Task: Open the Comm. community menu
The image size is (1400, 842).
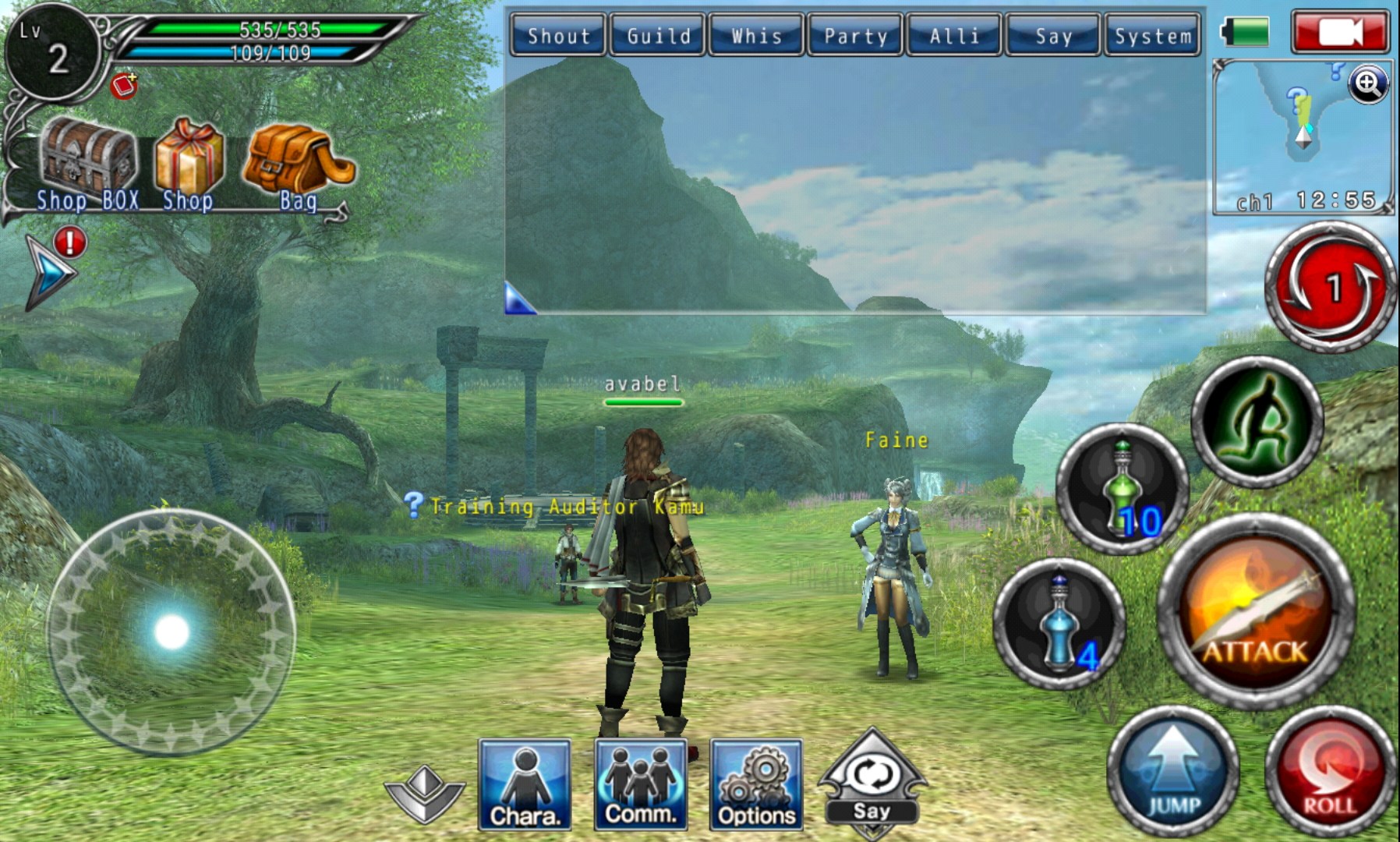Action: pos(640,784)
